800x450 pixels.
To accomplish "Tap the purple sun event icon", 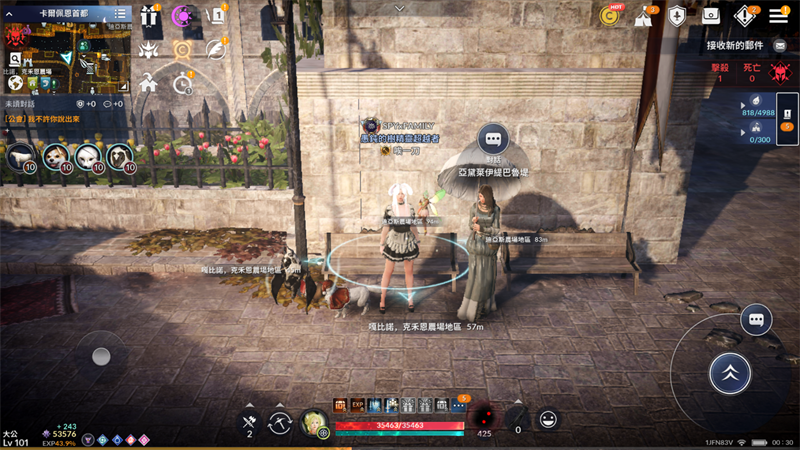I will (x=182, y=16).
